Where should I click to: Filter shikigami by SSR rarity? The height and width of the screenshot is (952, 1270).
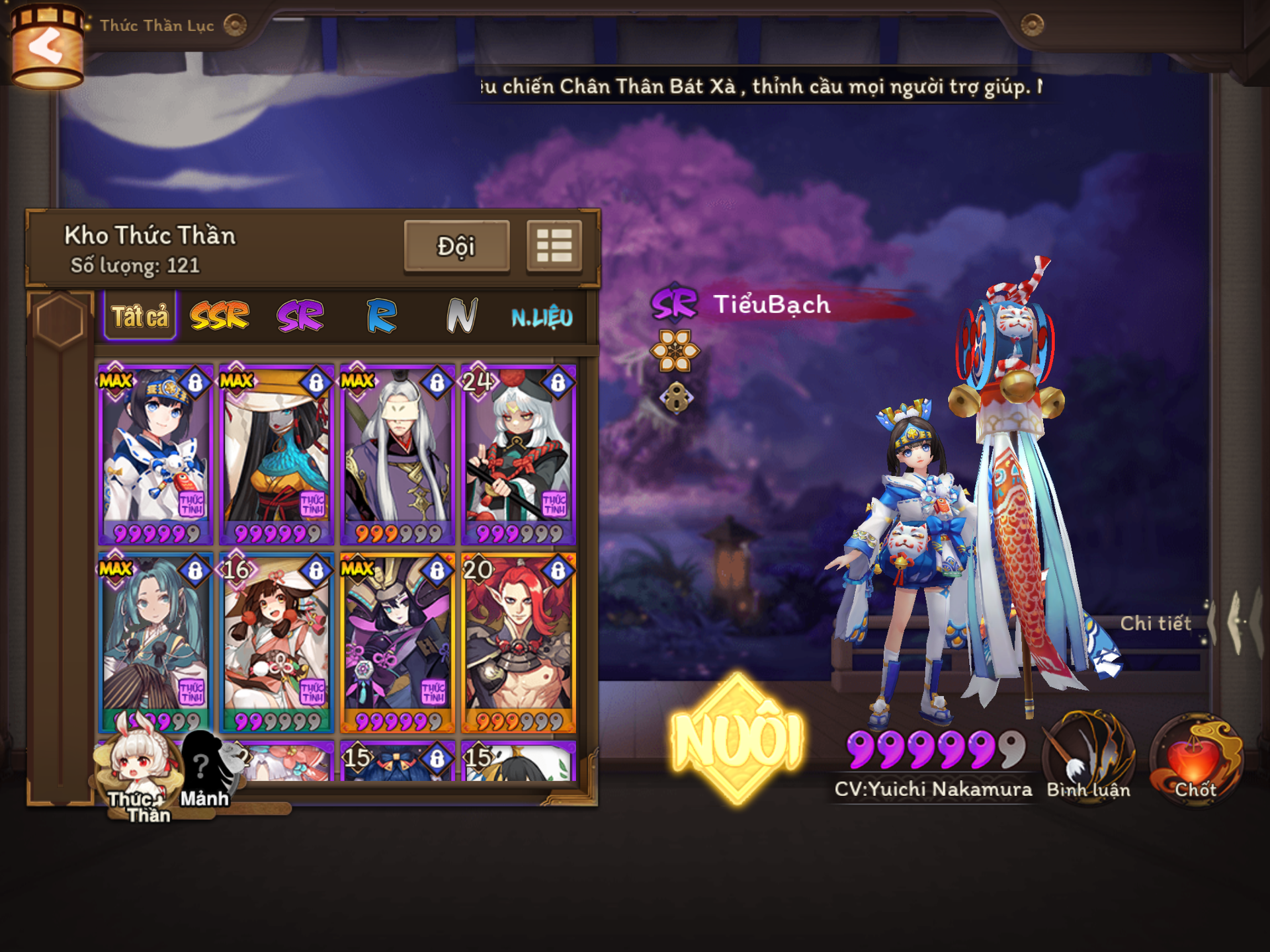coord(220,316)
